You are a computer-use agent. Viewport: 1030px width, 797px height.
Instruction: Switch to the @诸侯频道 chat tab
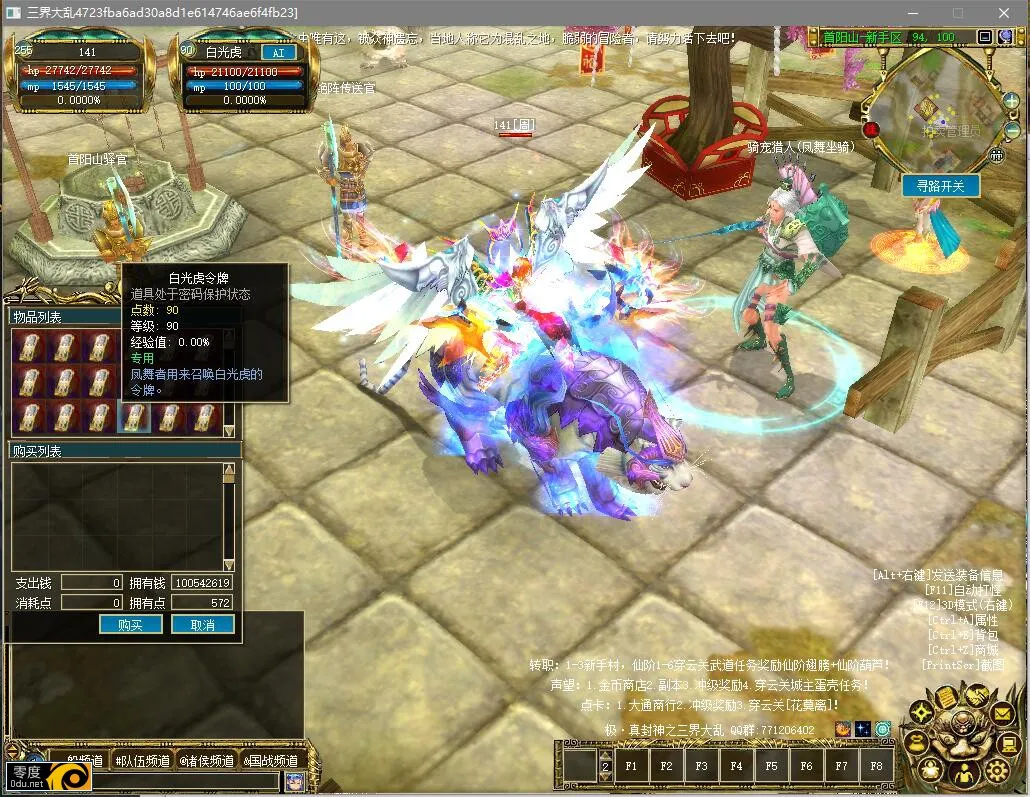(x=207, y=761)
